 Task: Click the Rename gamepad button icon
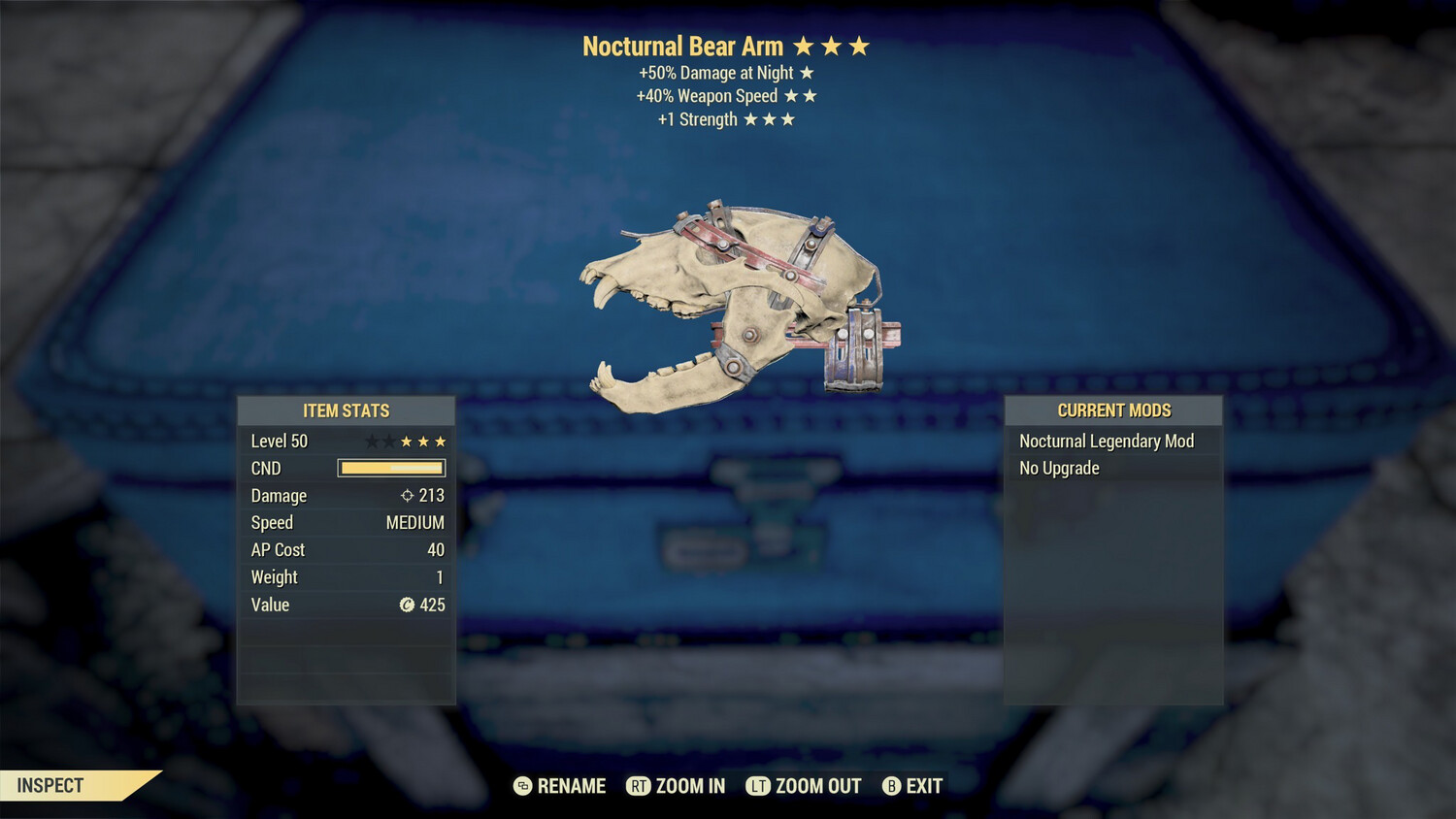(524, 786)
